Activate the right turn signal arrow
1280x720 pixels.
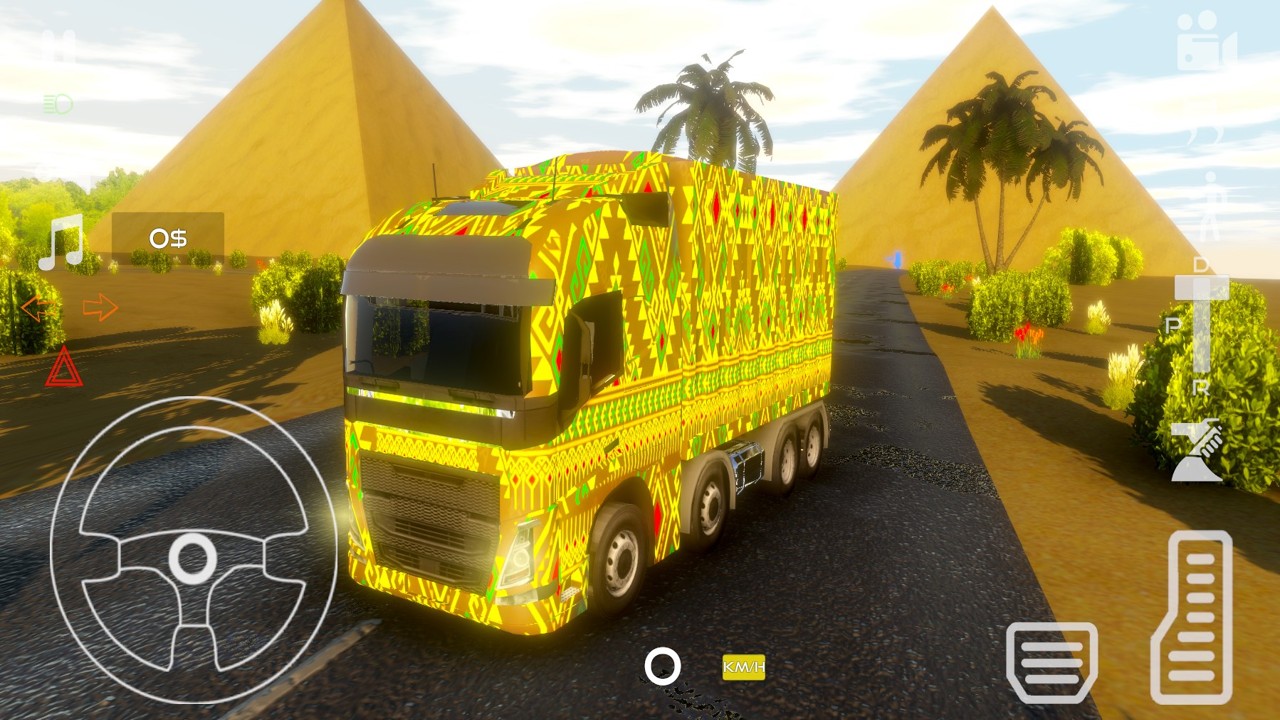(98, 306)
